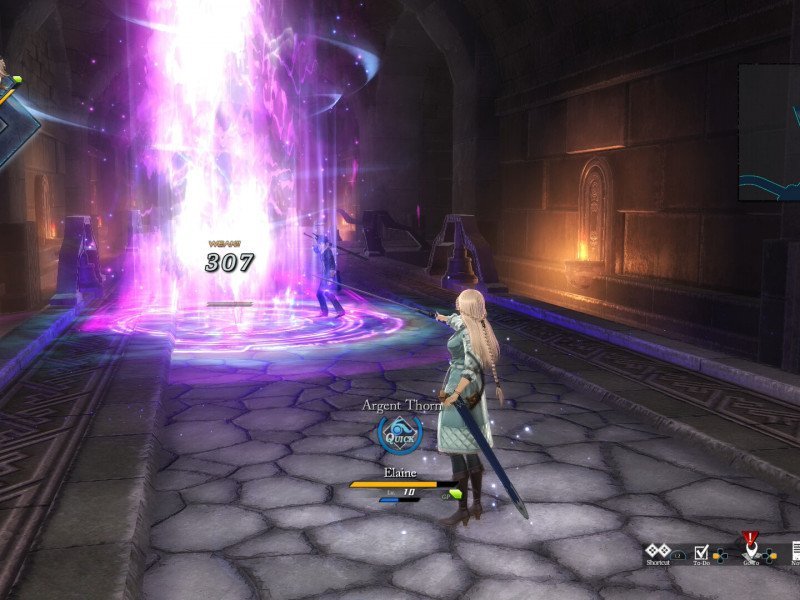Activate the Argent Thorn Quick skill icon

coord(399,433)
